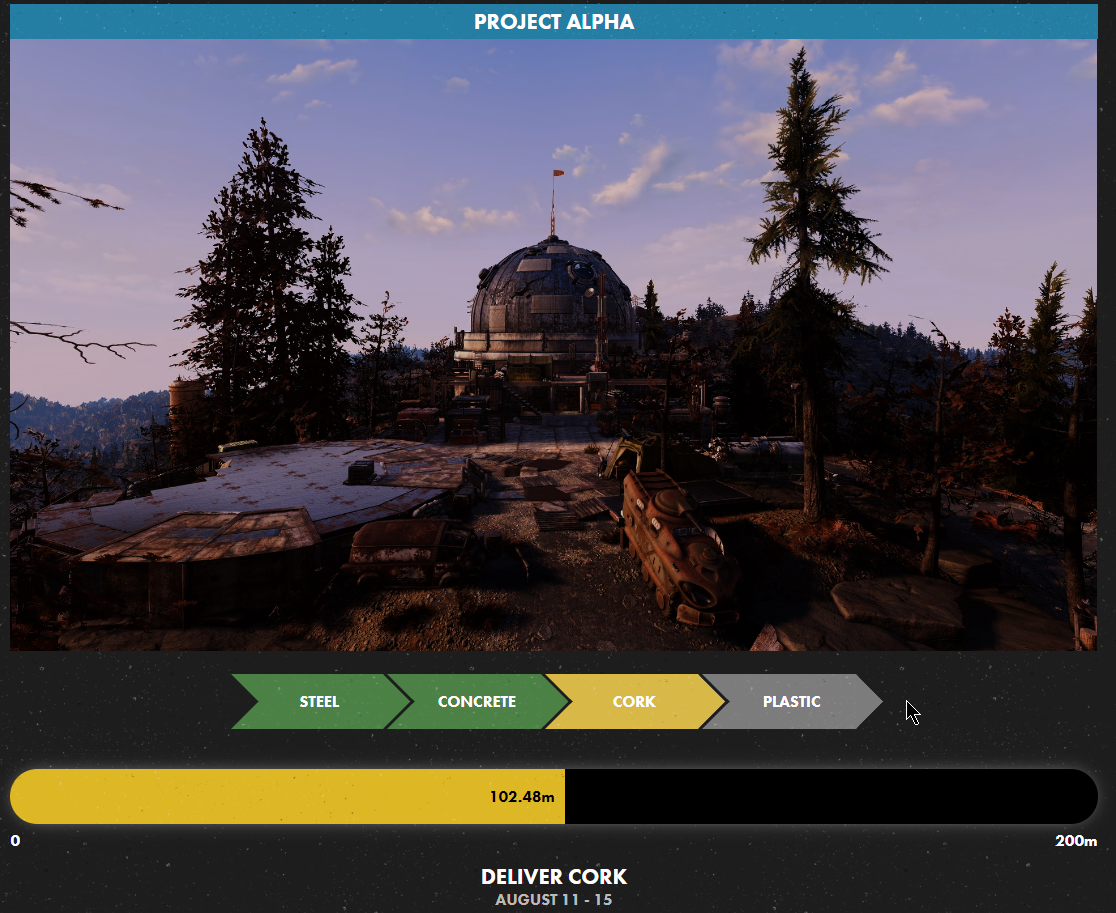Choose the Concrete stage arrow
The image size is (1116, 913).
click(x=477, y=701)
